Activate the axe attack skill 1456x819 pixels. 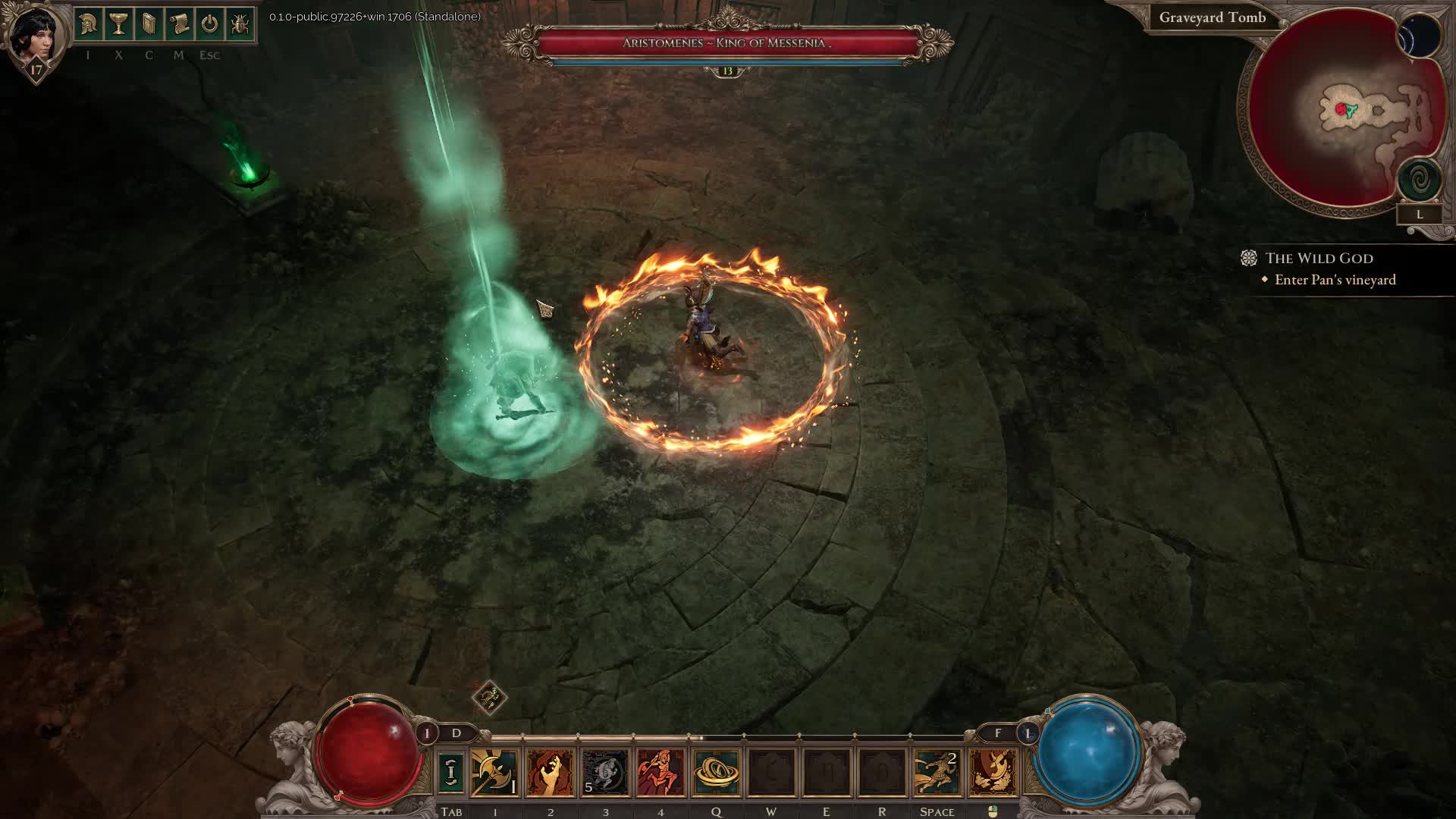tap(494, 772)
